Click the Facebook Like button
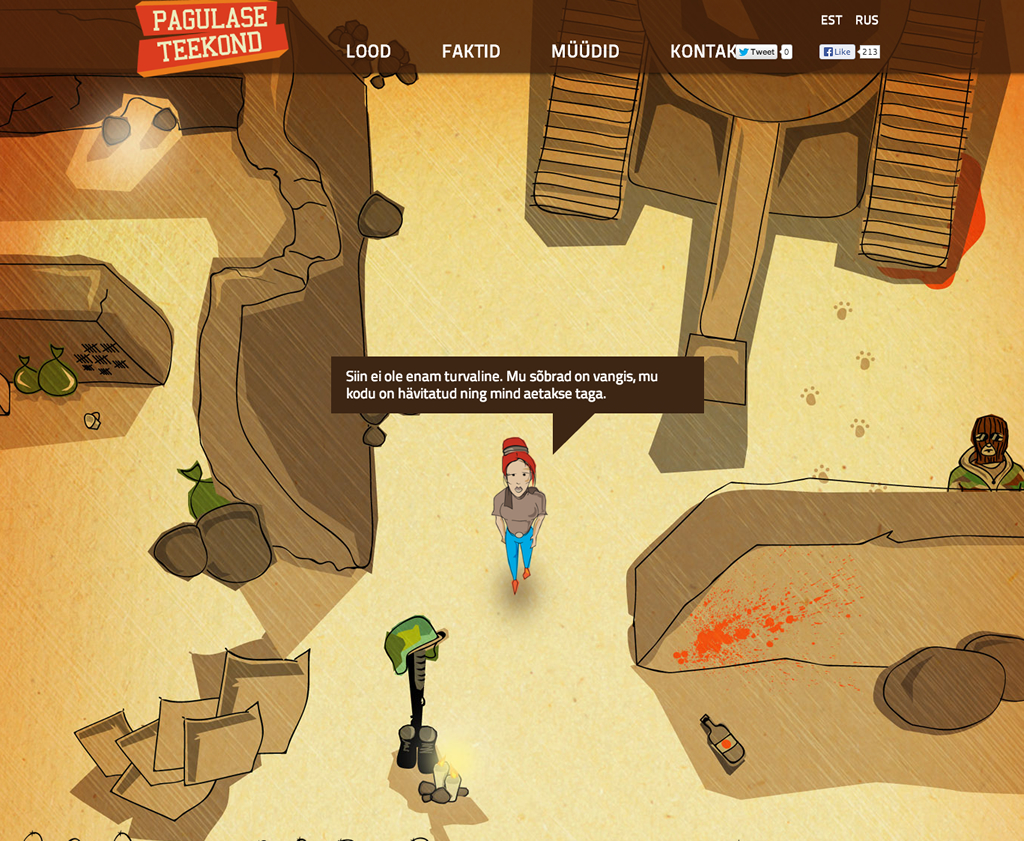 (837, 52)
